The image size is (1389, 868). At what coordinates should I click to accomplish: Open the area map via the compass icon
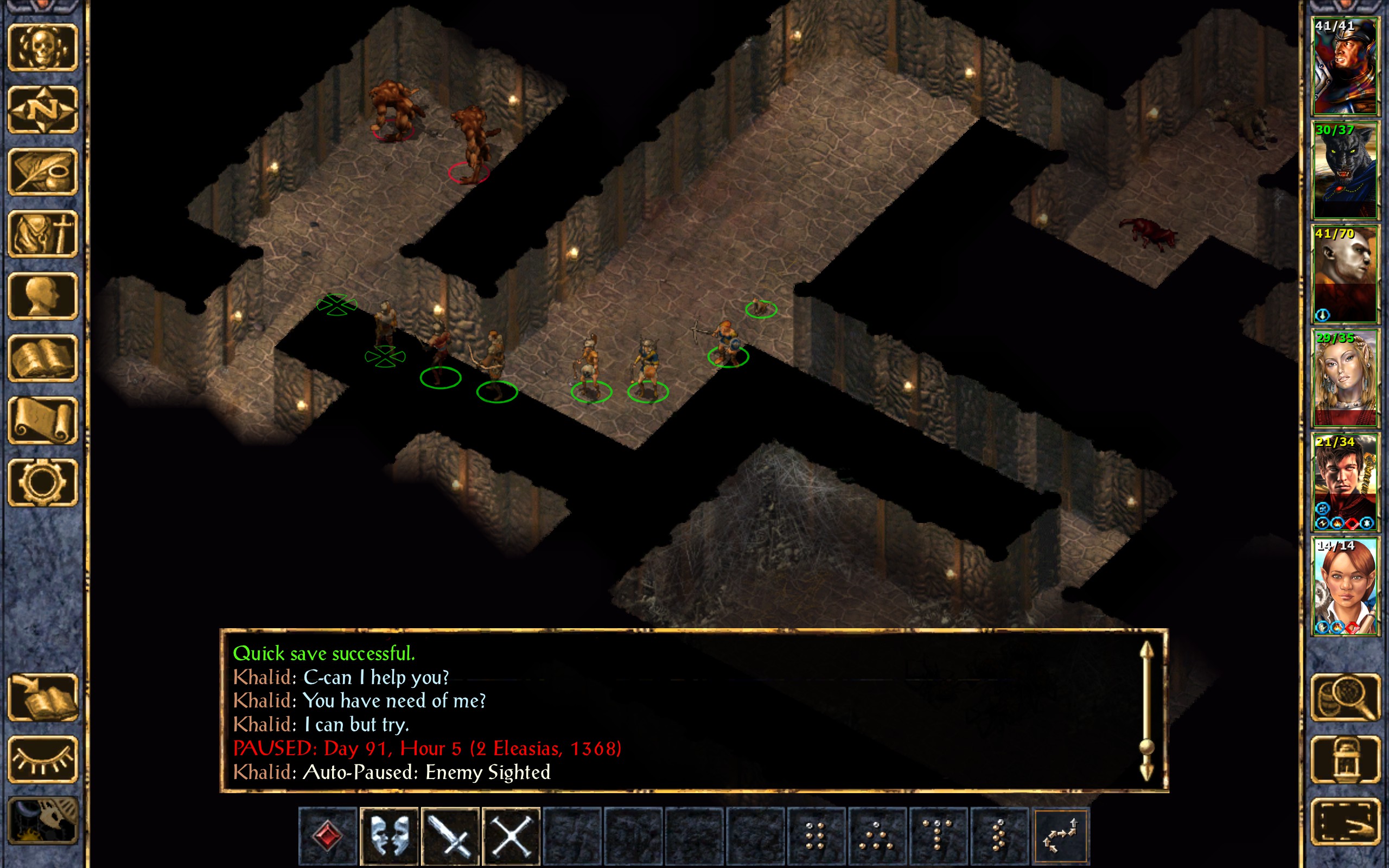[x=42, y=110]
